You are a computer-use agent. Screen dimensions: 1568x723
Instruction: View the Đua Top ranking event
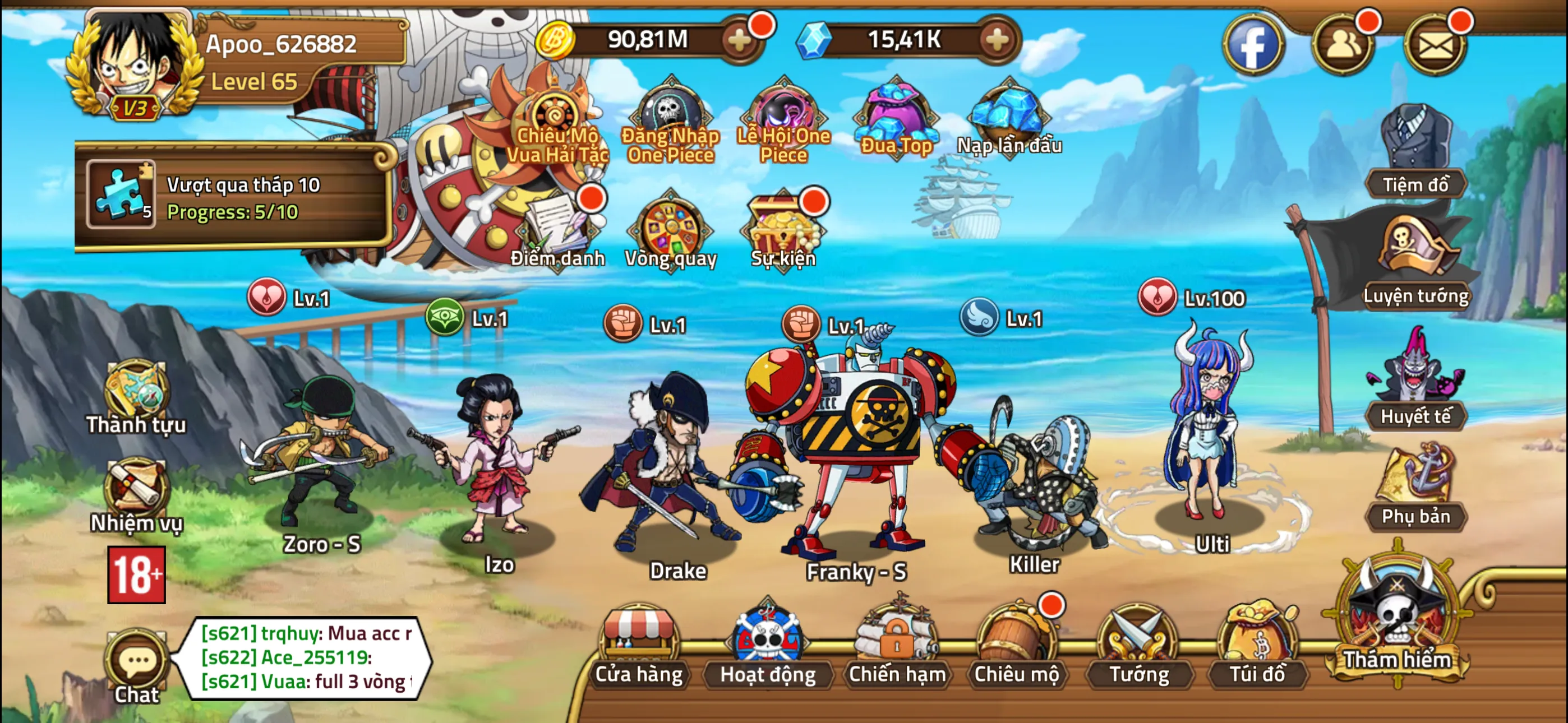point(896,119)
